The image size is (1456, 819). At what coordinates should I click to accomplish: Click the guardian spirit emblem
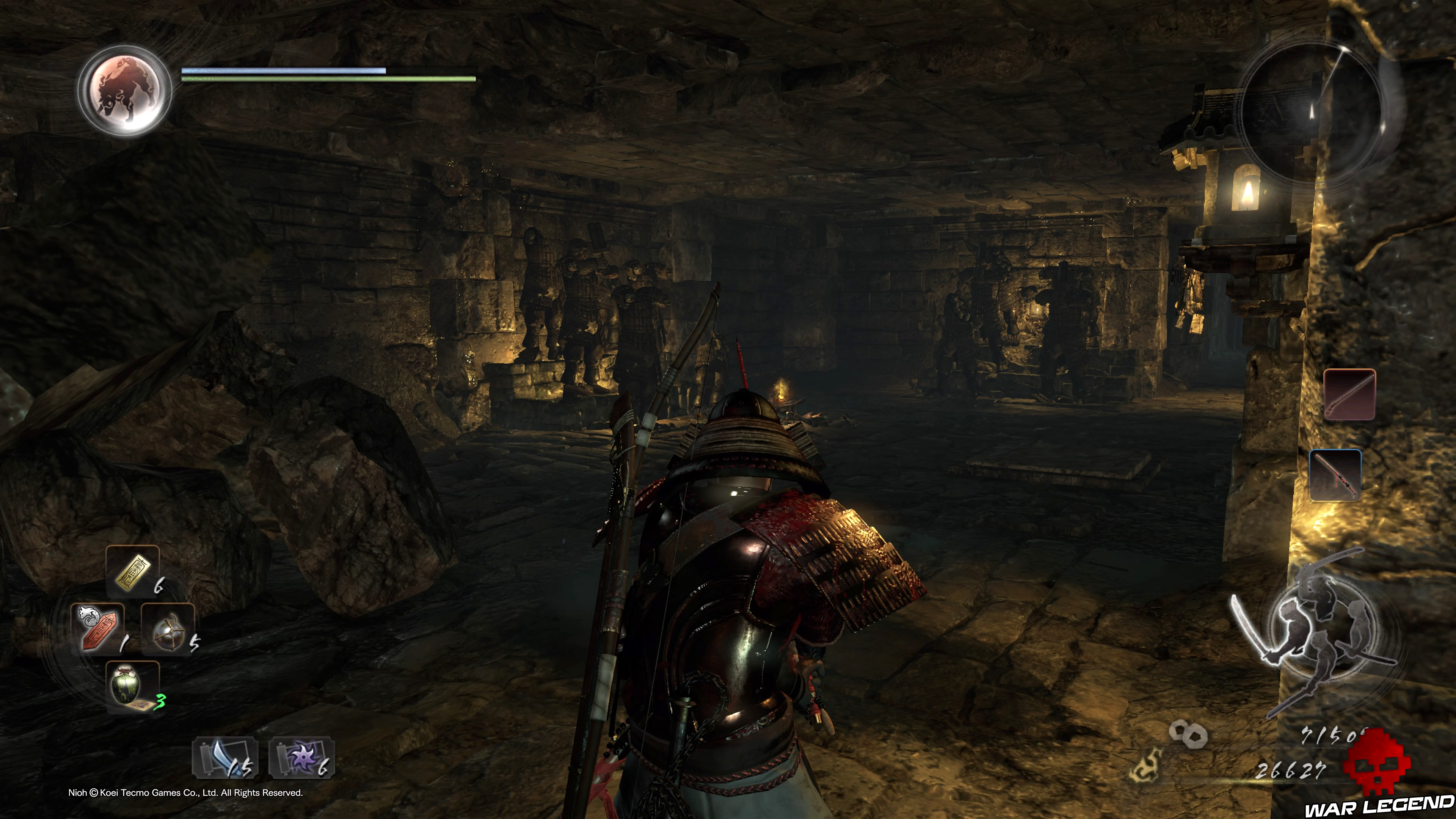click(x=125, y=91)
